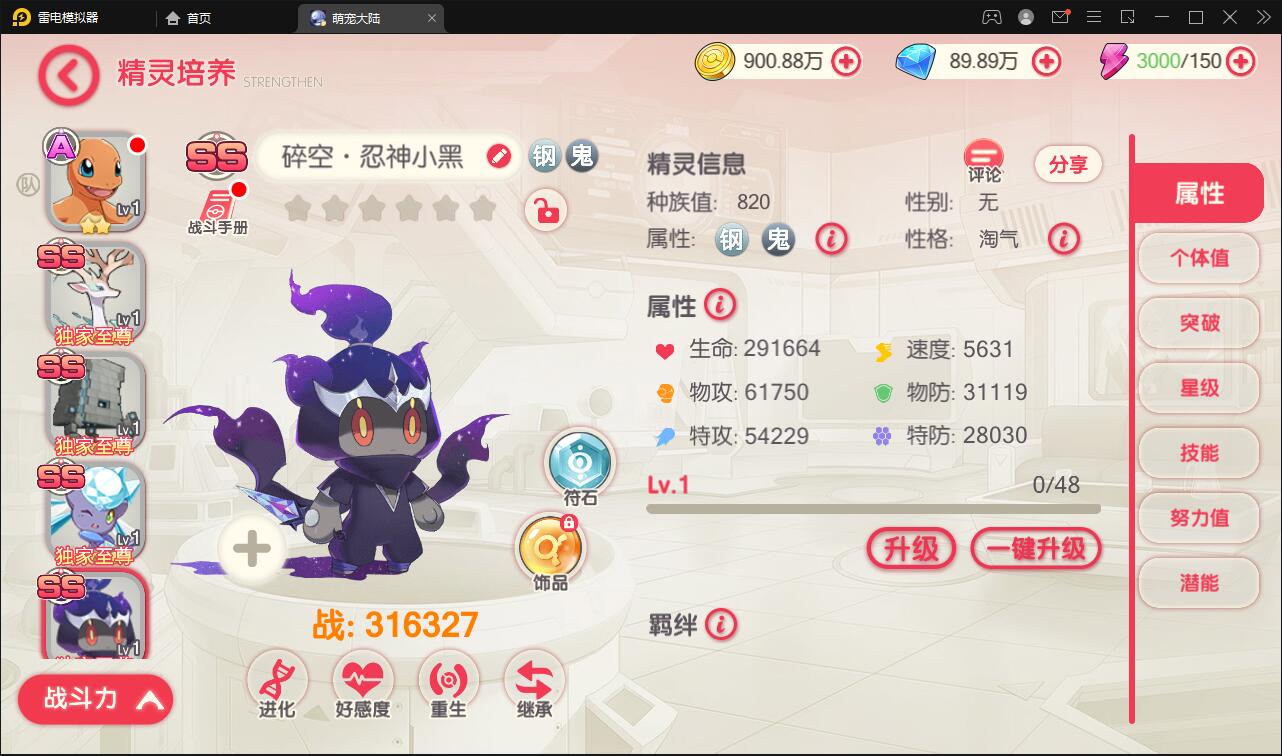This screenshot has width=1282, height=756.
Task: Select the 重生 (Rebirth) icon
Action: point(448,684)
